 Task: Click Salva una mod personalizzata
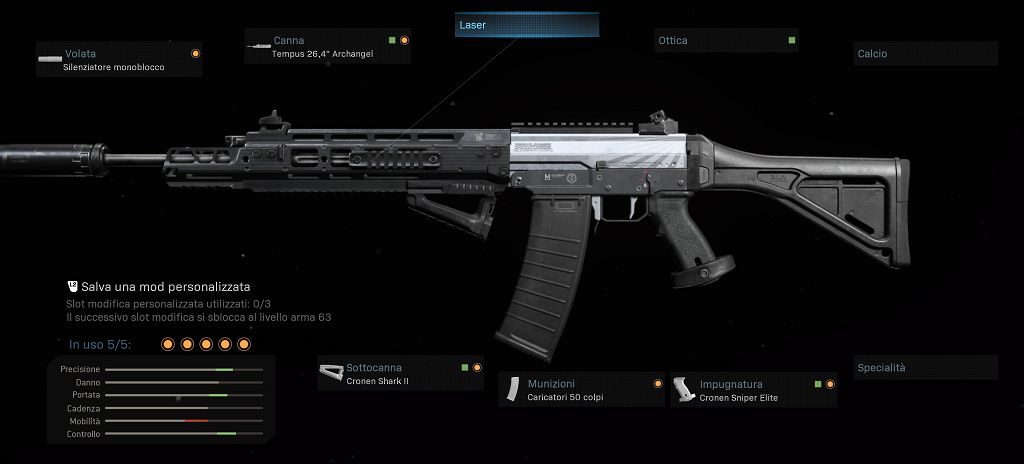166,286
